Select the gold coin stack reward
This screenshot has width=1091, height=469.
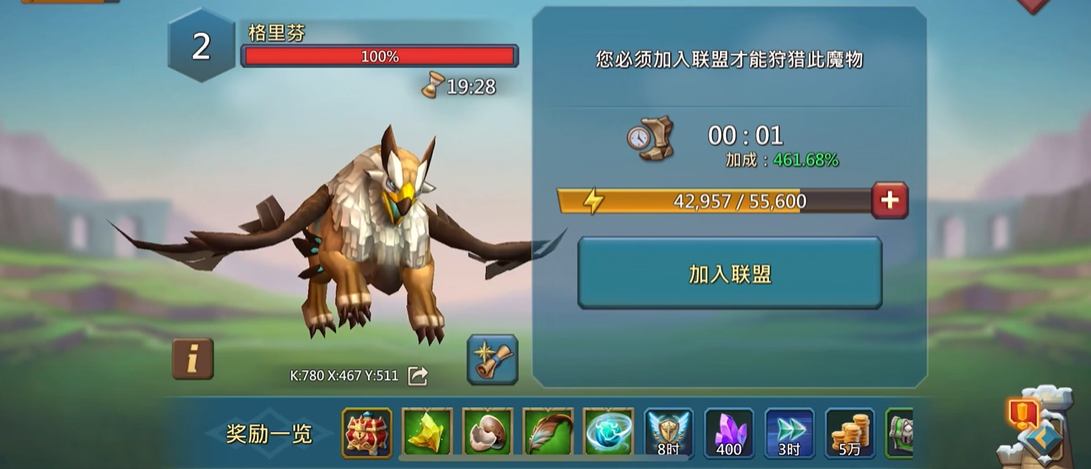click(x=850, y=433)
